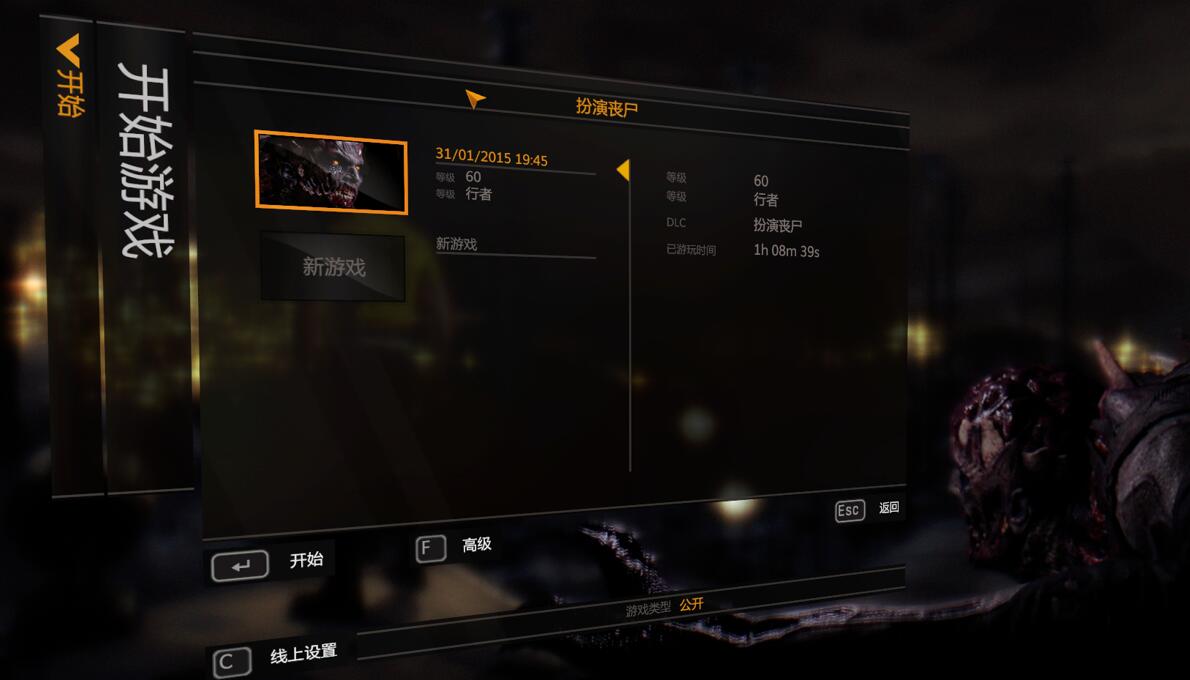Screen dimensions: 1190x680
Task: Change the 游戏类型 game type setting 公开
Action: click(691, 605)
